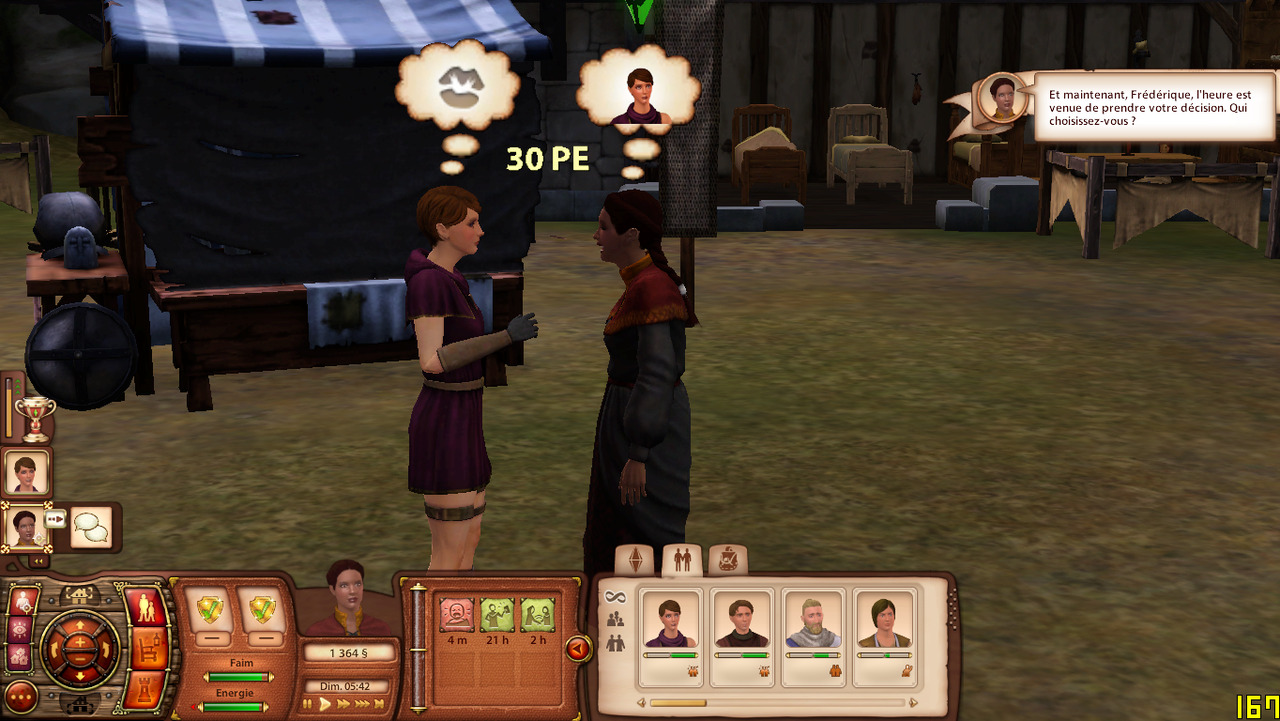1280x721 pixels.
Task: Show all relationships with the infinity filter
Action: coord(615,597)
